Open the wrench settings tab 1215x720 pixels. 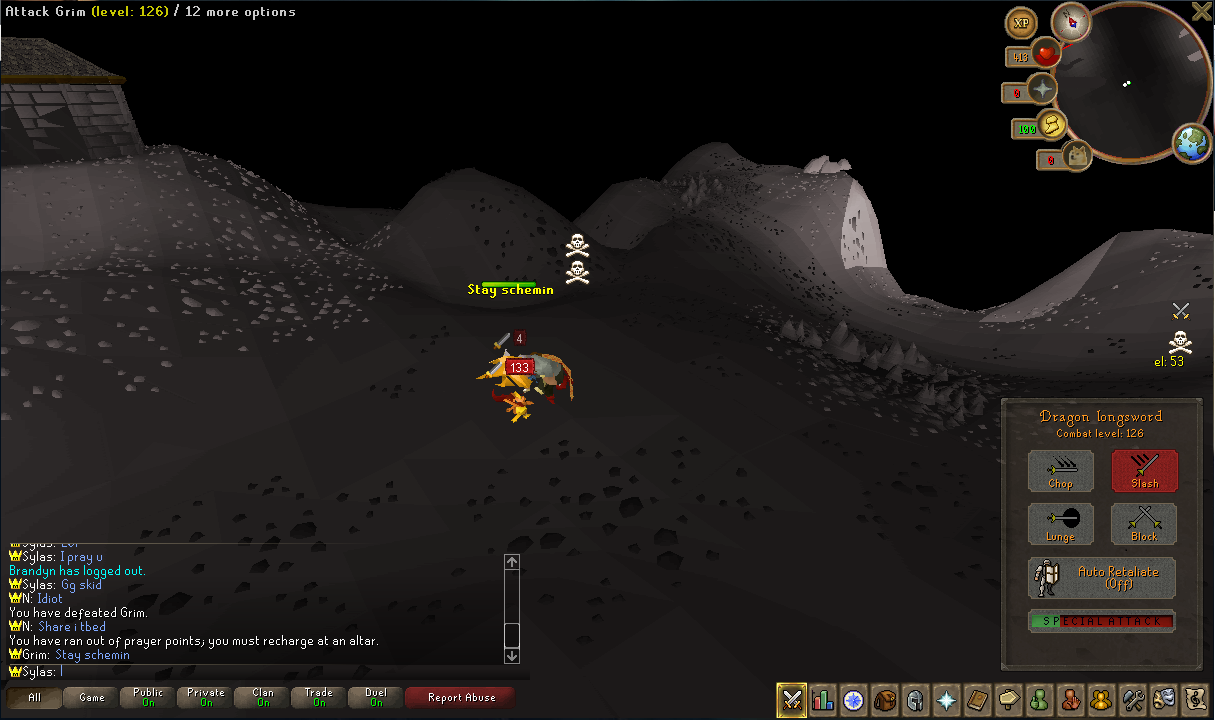coord(1133,699)
